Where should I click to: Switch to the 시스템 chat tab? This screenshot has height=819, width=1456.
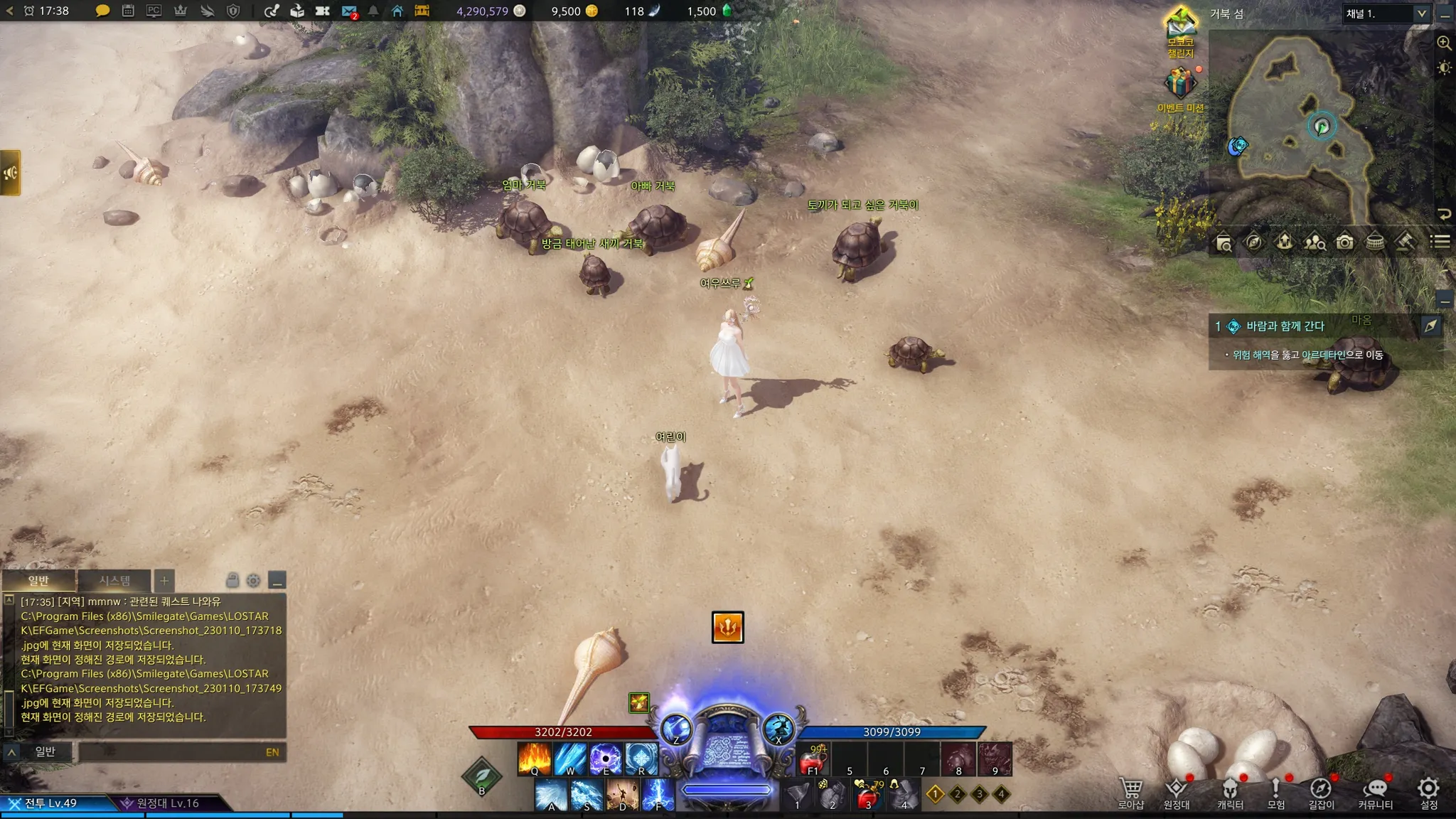click(114, 581)
